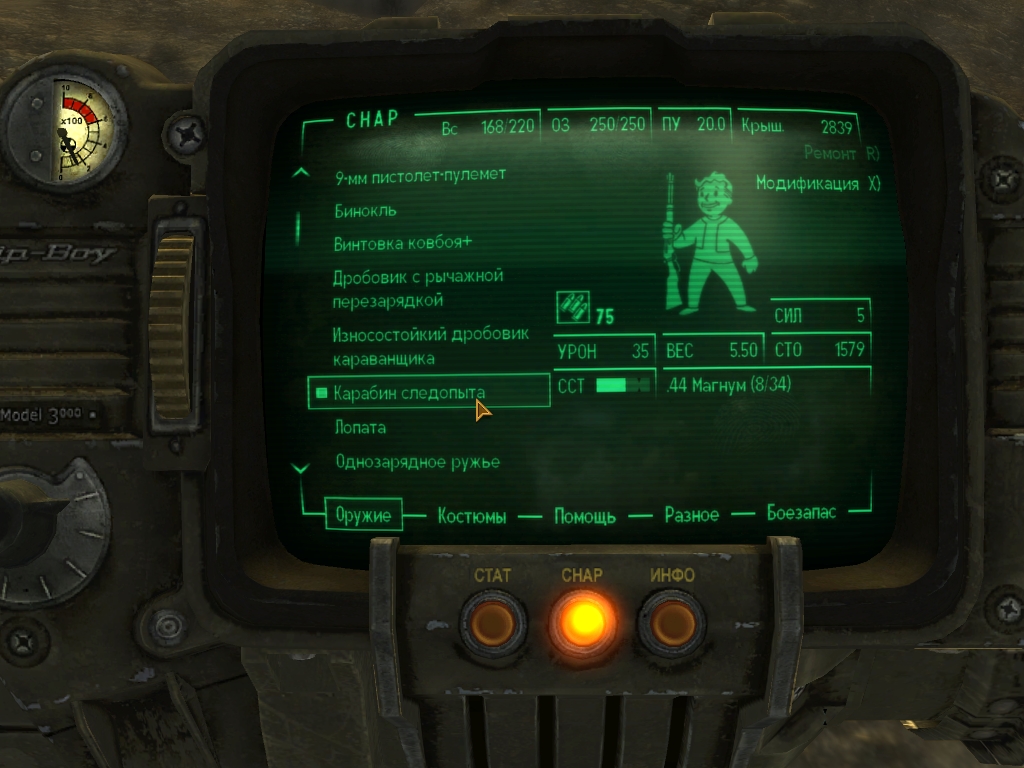Select Винтовка ковбоя+ in inventory
The image size is (1024, 768).
click(x=403, y=244)
